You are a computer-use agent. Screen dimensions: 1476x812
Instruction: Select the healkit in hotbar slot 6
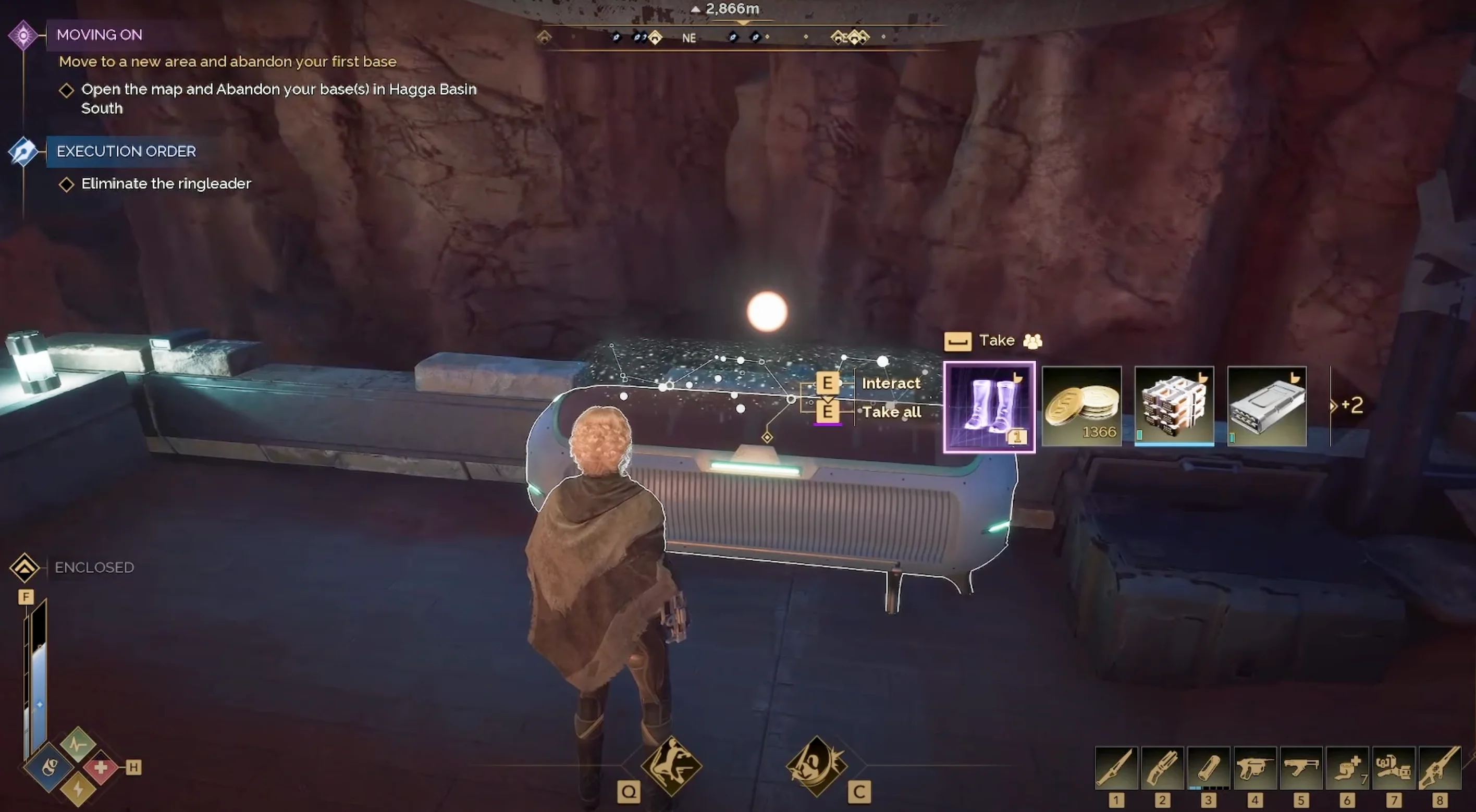pos(1347,768)
